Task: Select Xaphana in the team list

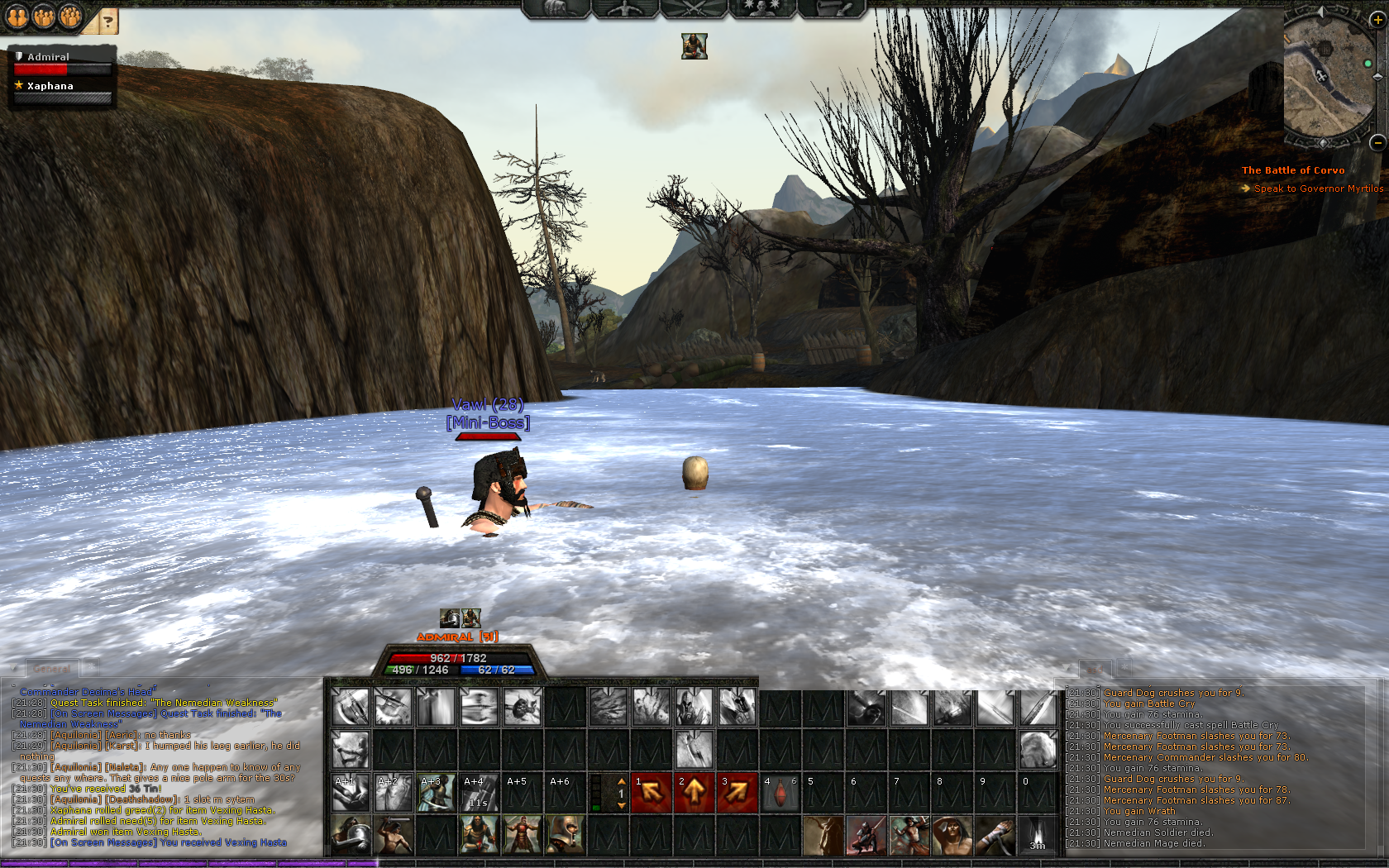Action: click(50, 86)
